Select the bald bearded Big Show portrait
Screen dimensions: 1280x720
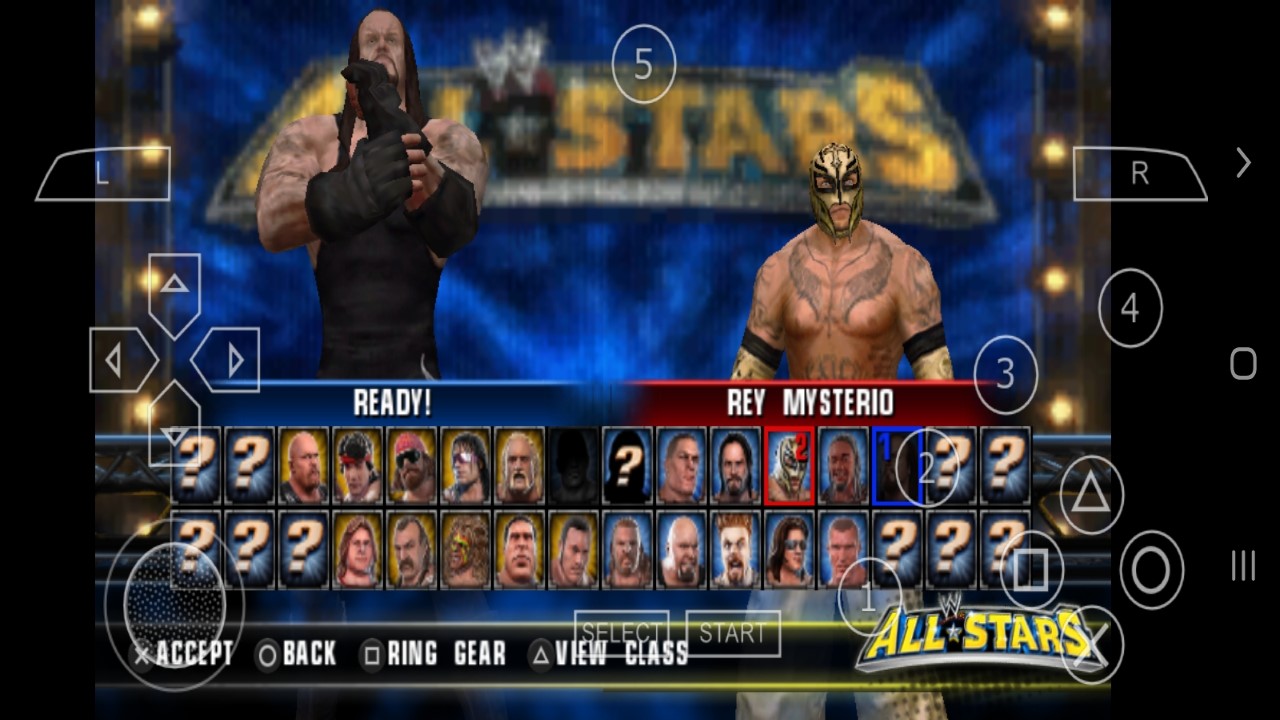coord(682,550)
